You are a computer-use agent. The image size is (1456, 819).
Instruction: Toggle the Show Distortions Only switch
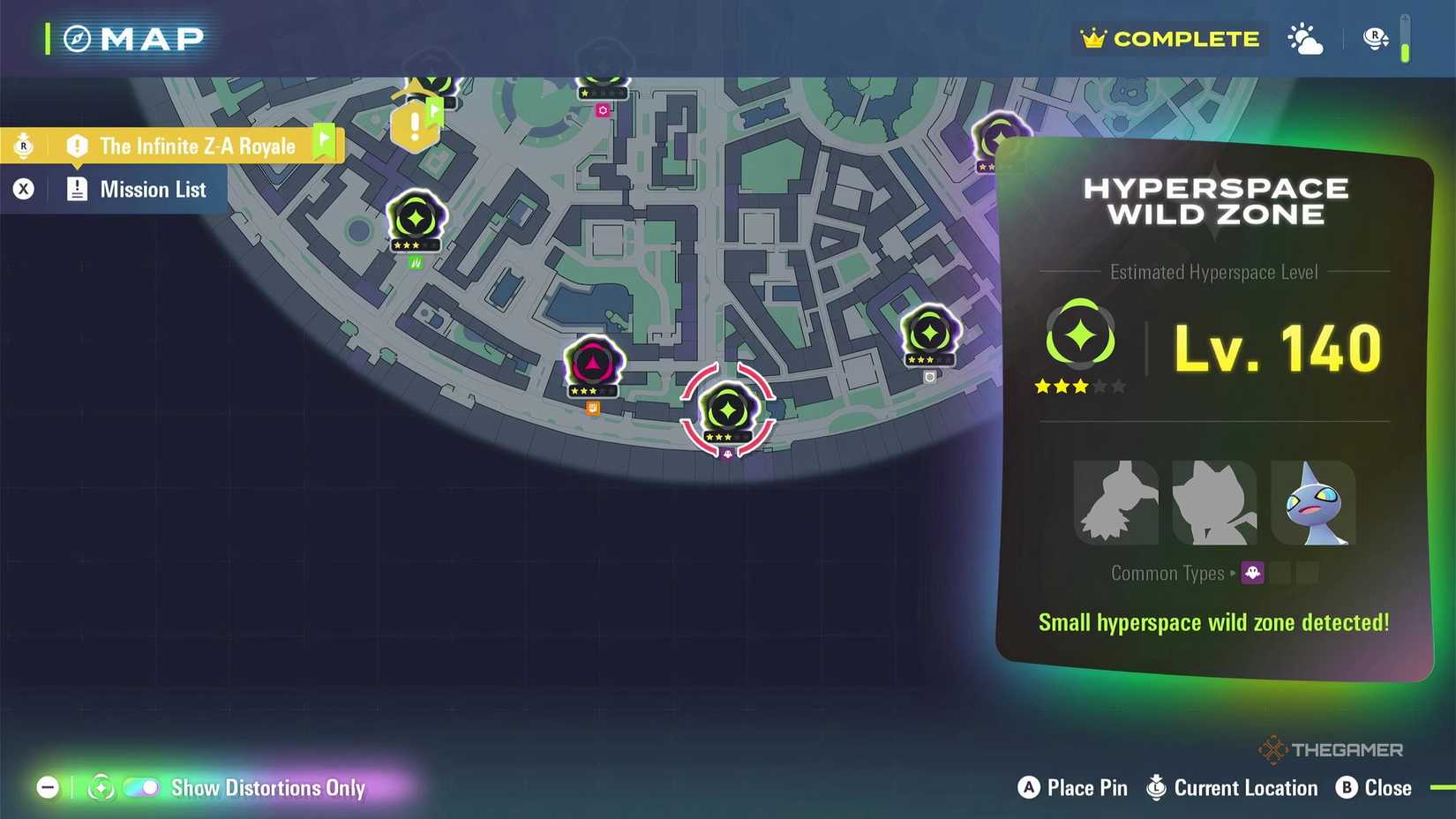pos(141,787)
